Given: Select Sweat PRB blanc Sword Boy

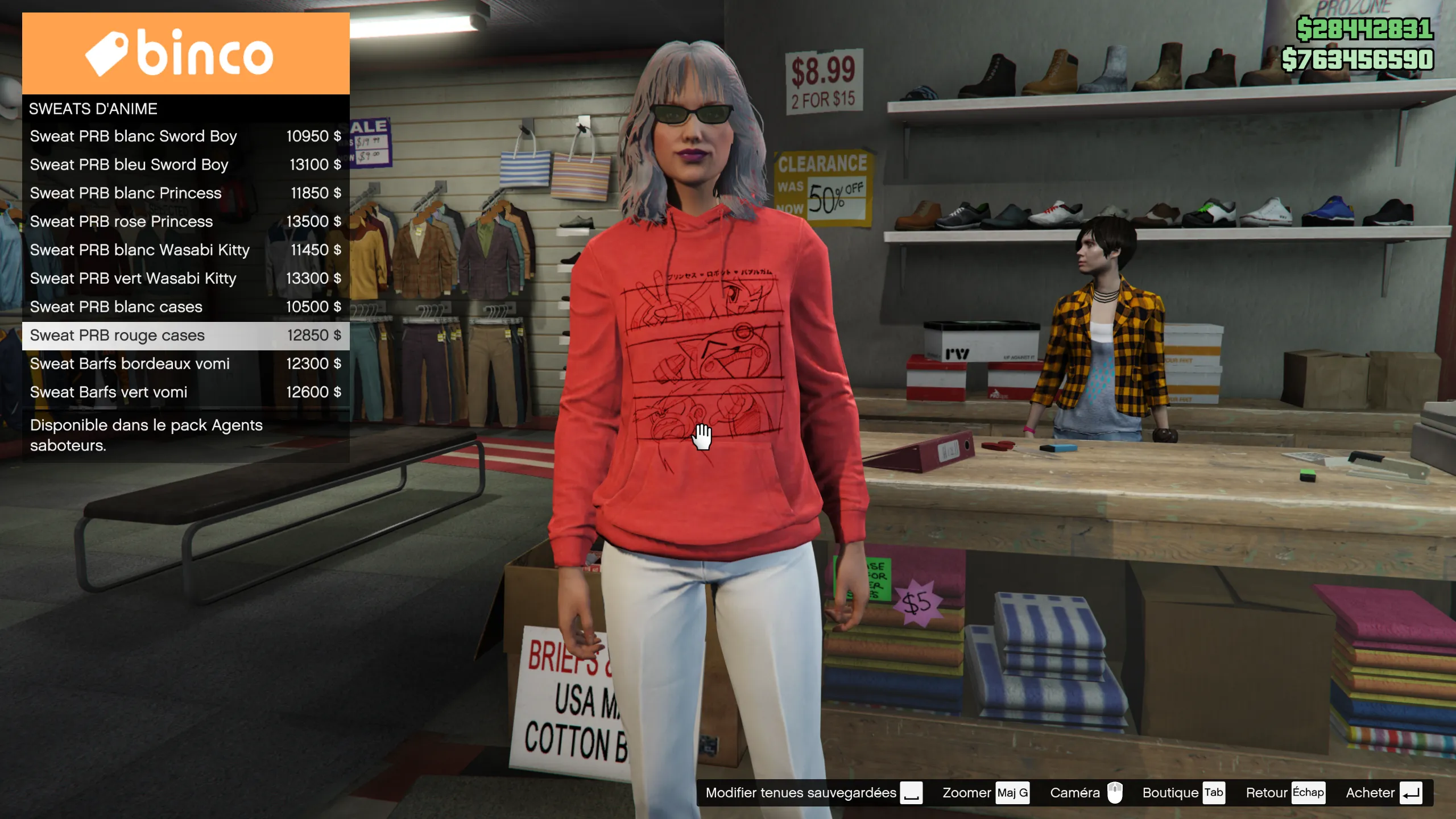Looking at the screenshot, I should coord(185,136).
